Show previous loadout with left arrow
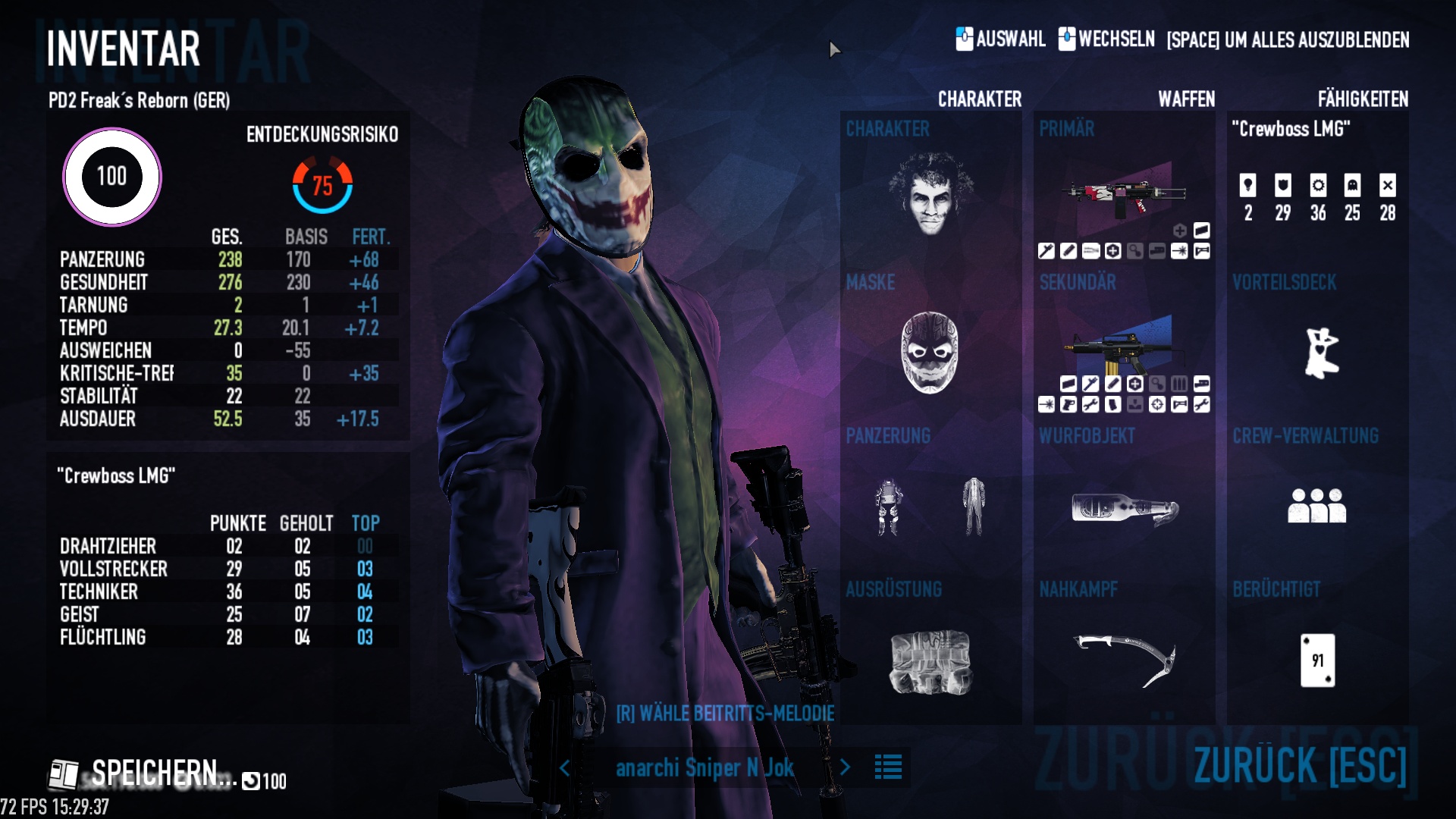The height and width of the screenshot is (819, 1456). (x=564, y=767)
